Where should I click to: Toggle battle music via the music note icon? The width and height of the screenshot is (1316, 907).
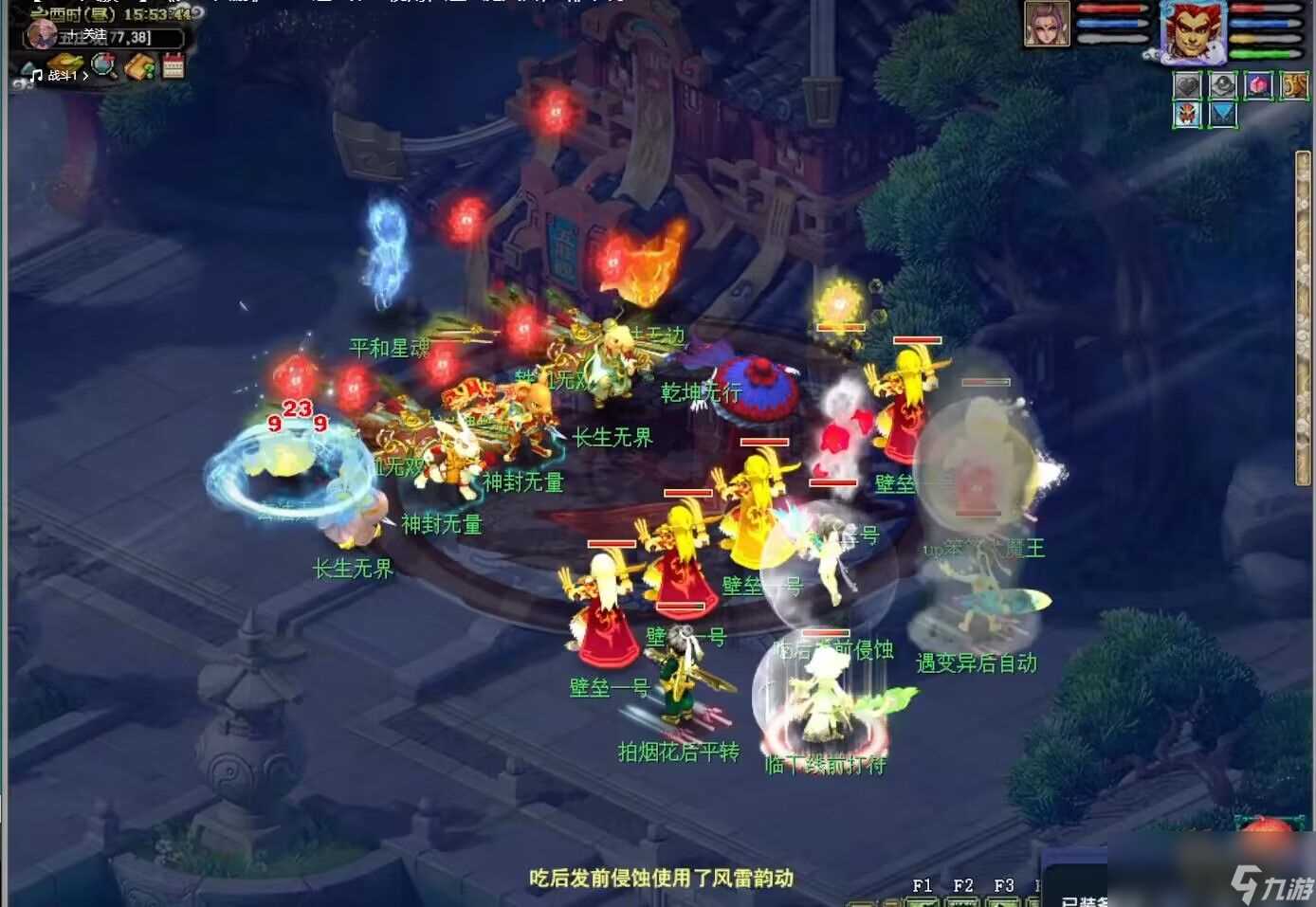36,77
